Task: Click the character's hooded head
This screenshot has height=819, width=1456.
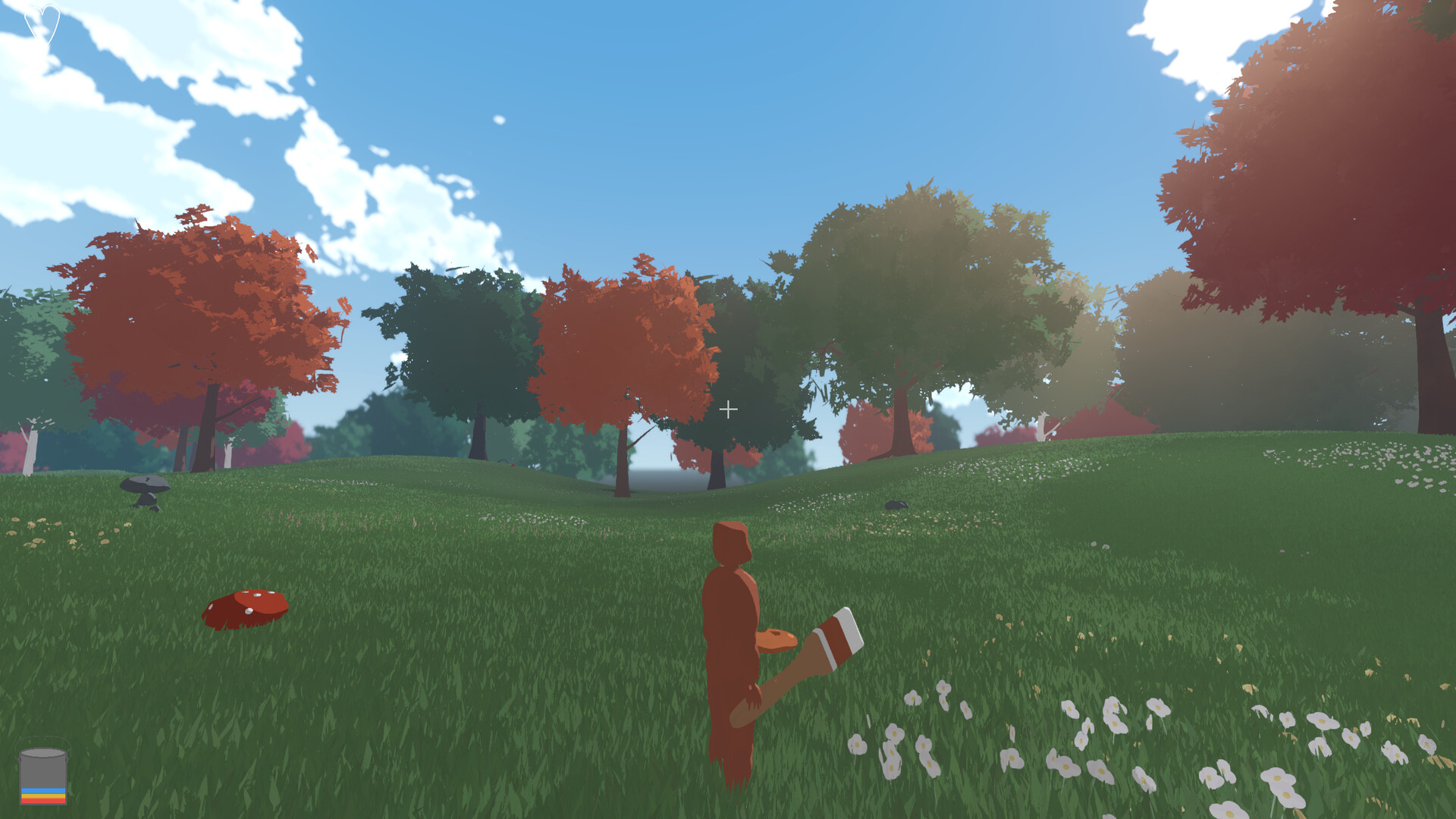Action: click(732, 542)
